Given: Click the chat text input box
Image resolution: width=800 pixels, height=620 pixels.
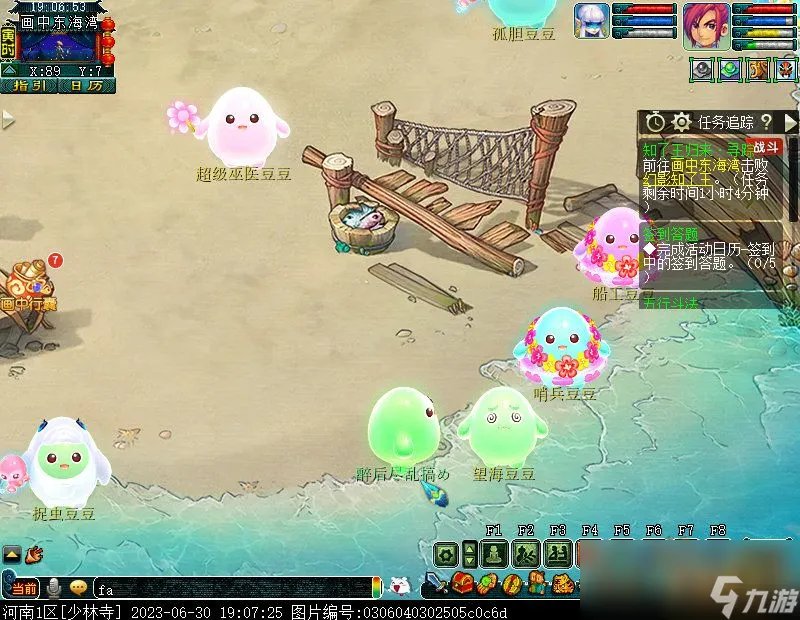Looking at the screenshot, I should point(230,588).
